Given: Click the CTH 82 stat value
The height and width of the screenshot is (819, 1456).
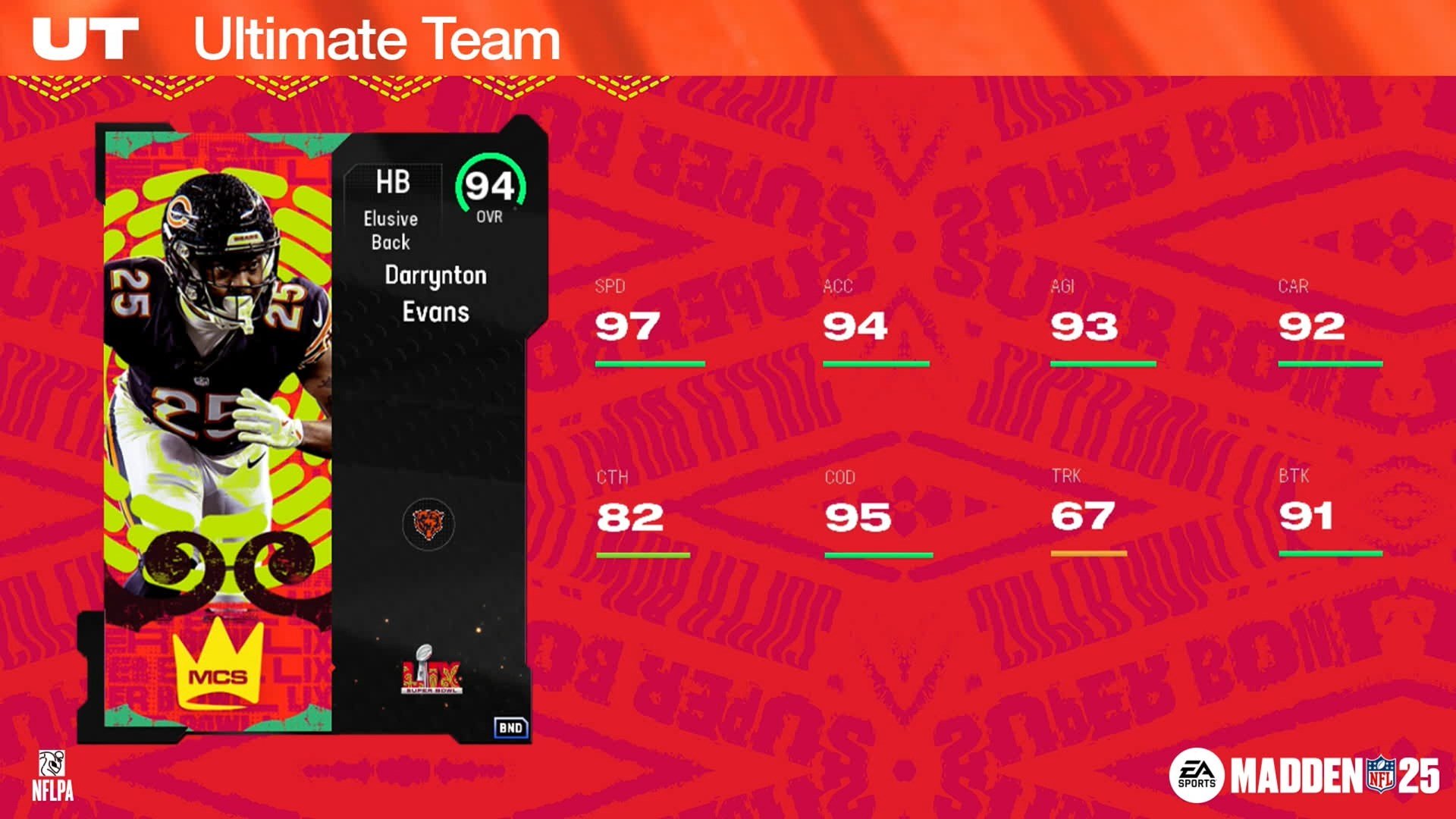Looking at the screenshot, I should [632, 519].
